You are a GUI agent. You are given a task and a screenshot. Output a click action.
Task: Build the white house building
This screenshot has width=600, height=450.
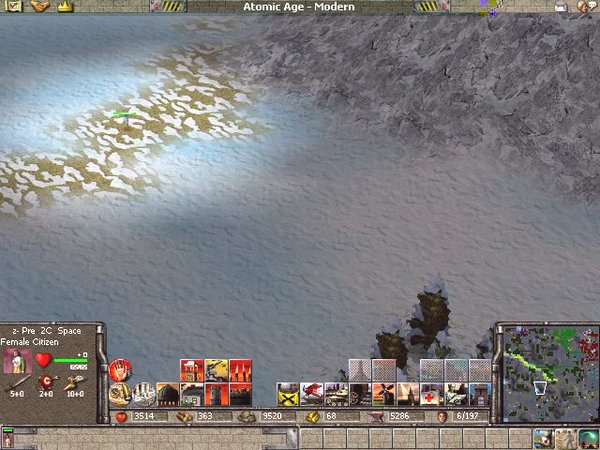coord(191,393)
